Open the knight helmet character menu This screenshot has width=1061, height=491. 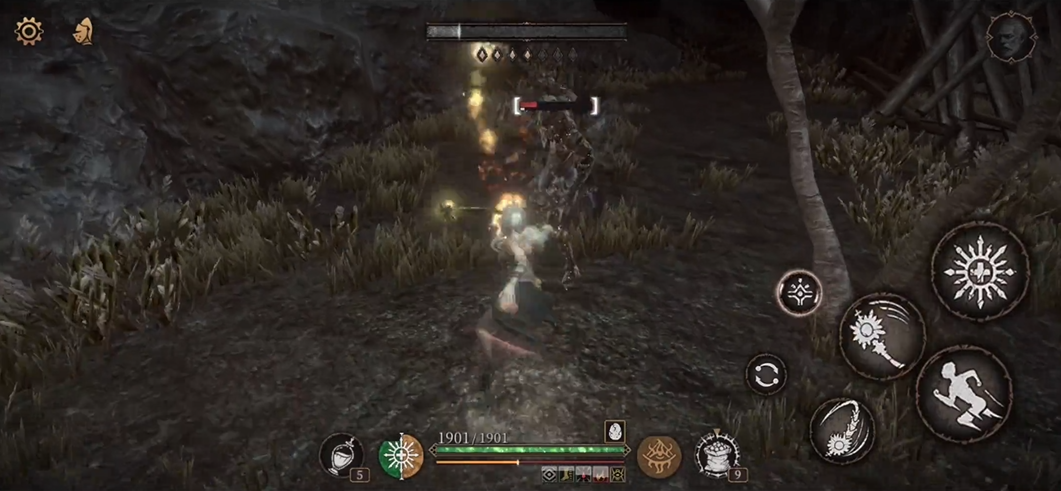click(x=83, y=32)
